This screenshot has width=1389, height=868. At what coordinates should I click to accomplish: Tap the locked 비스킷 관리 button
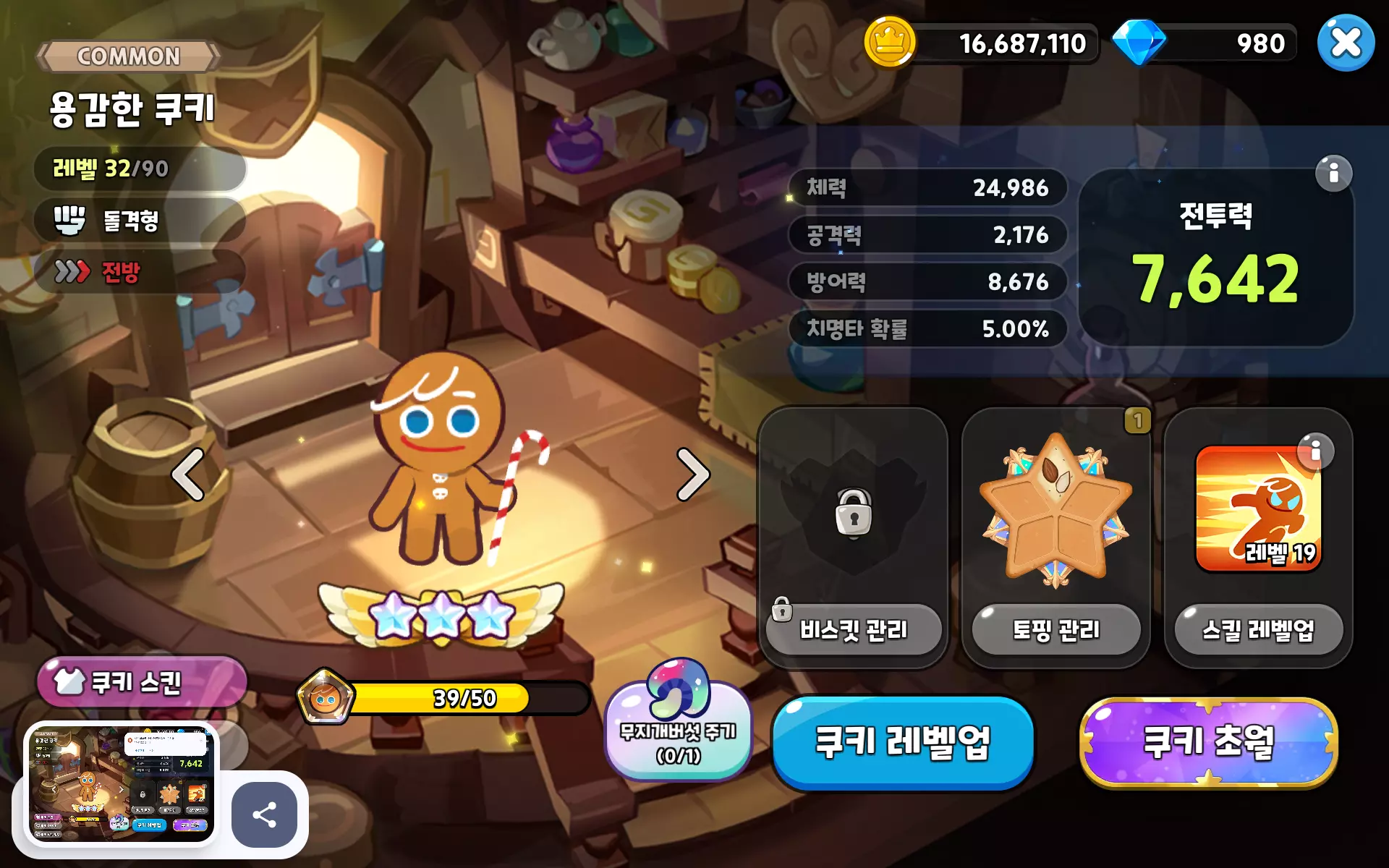853,630
